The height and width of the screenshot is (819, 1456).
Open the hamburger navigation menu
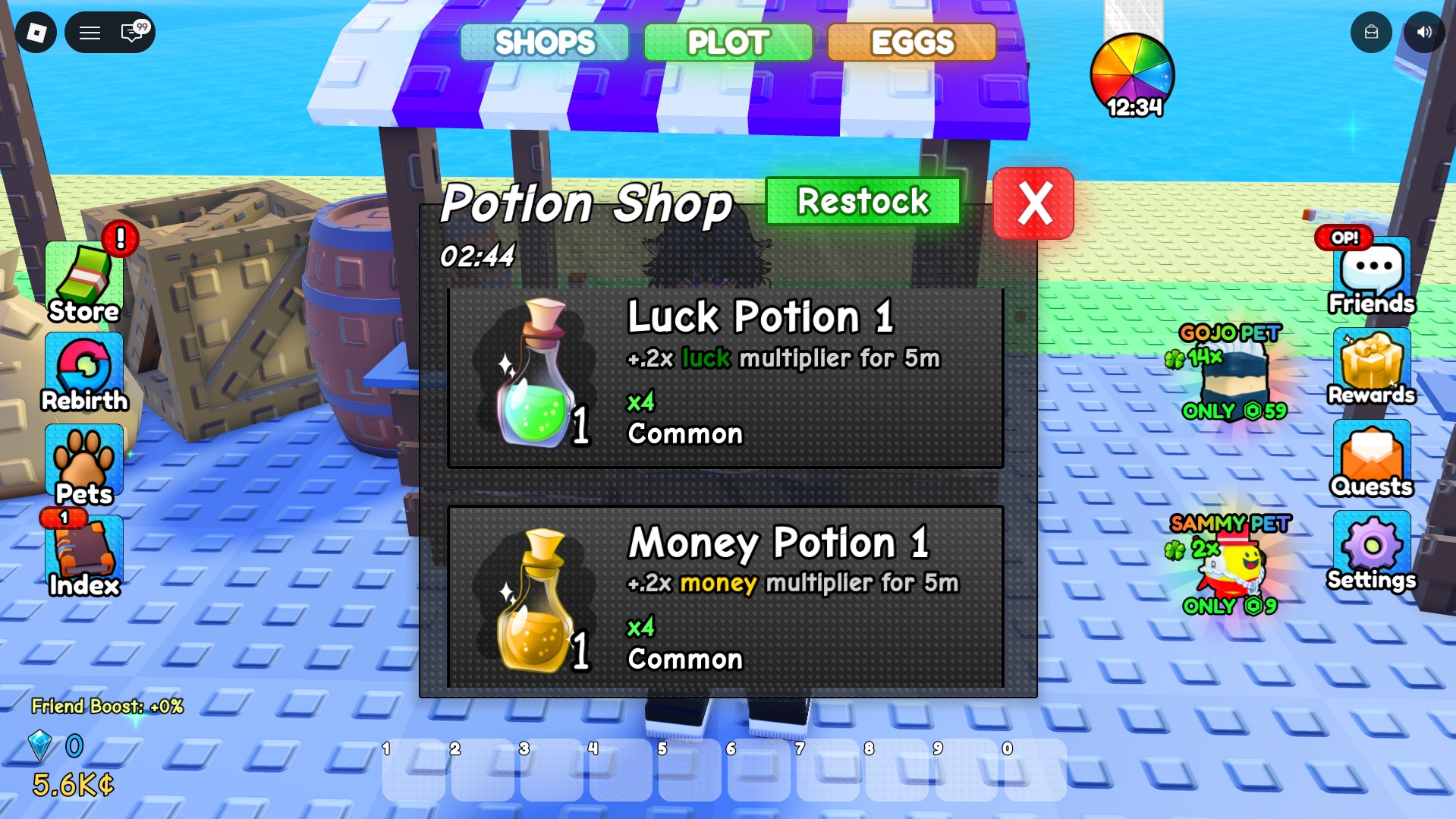[90, 33]
